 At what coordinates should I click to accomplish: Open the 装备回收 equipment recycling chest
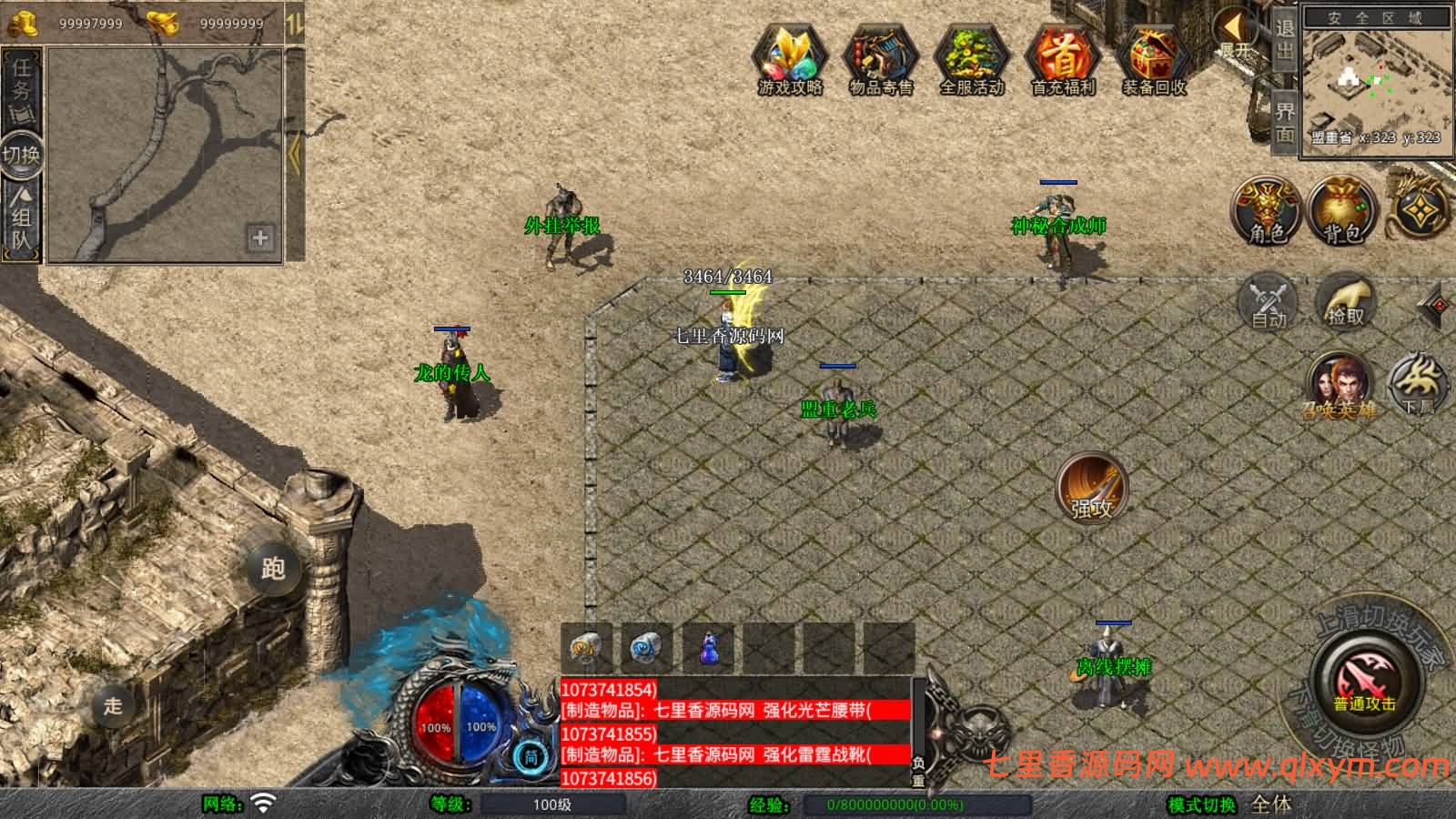[1154, 56]
